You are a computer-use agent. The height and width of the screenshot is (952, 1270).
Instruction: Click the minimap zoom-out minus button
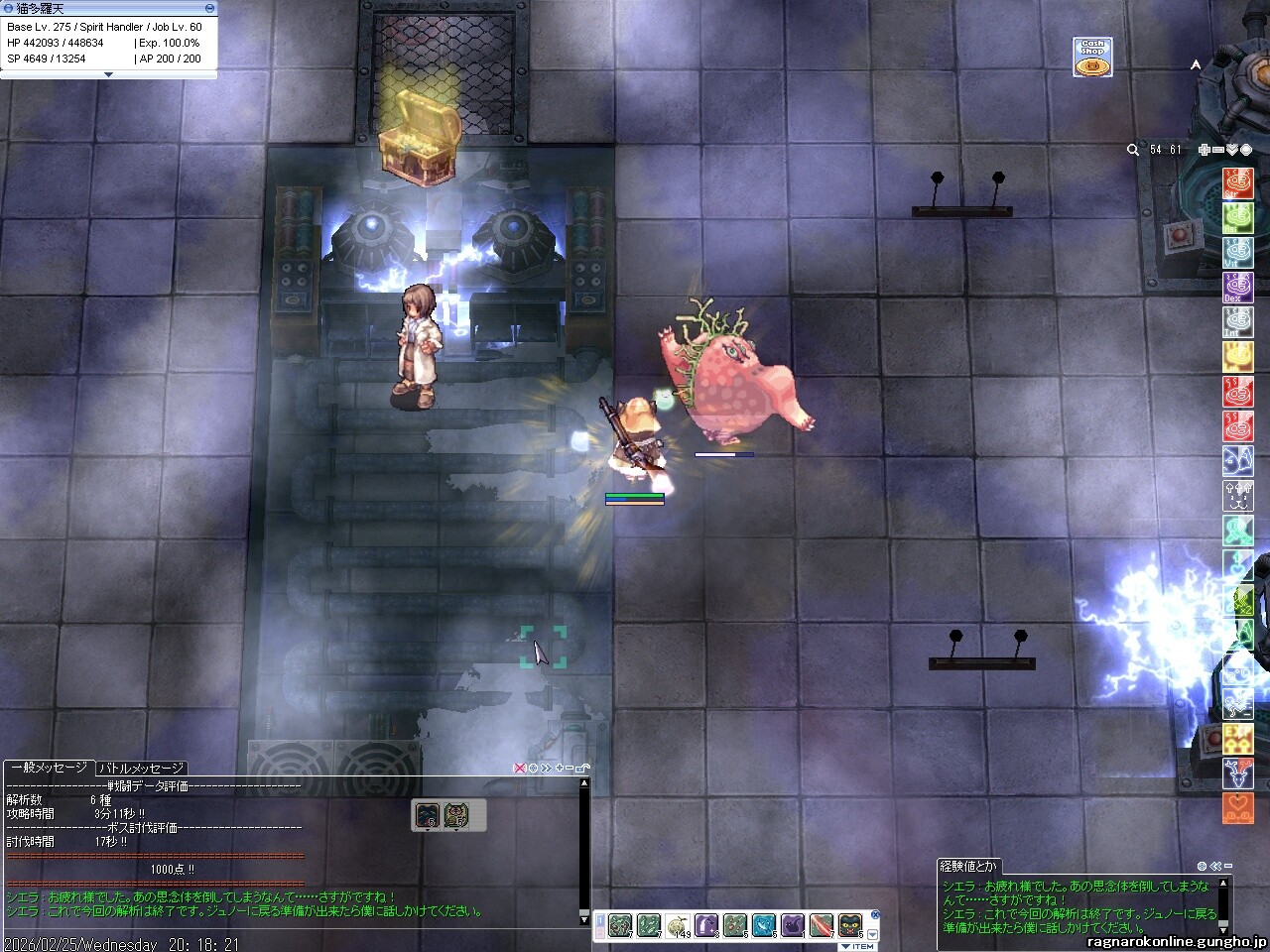[x=1218, y=150]
